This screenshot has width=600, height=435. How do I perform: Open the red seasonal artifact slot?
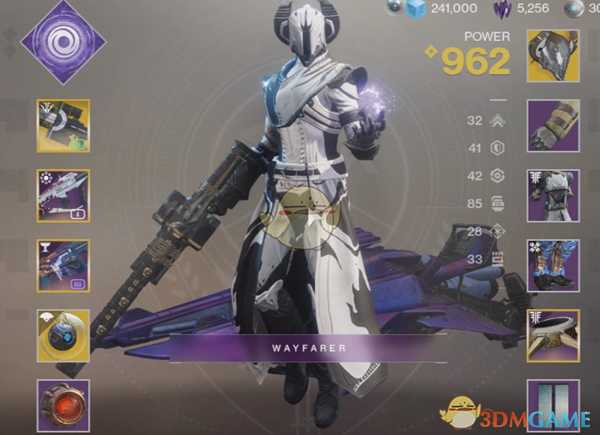pos(63,404)
